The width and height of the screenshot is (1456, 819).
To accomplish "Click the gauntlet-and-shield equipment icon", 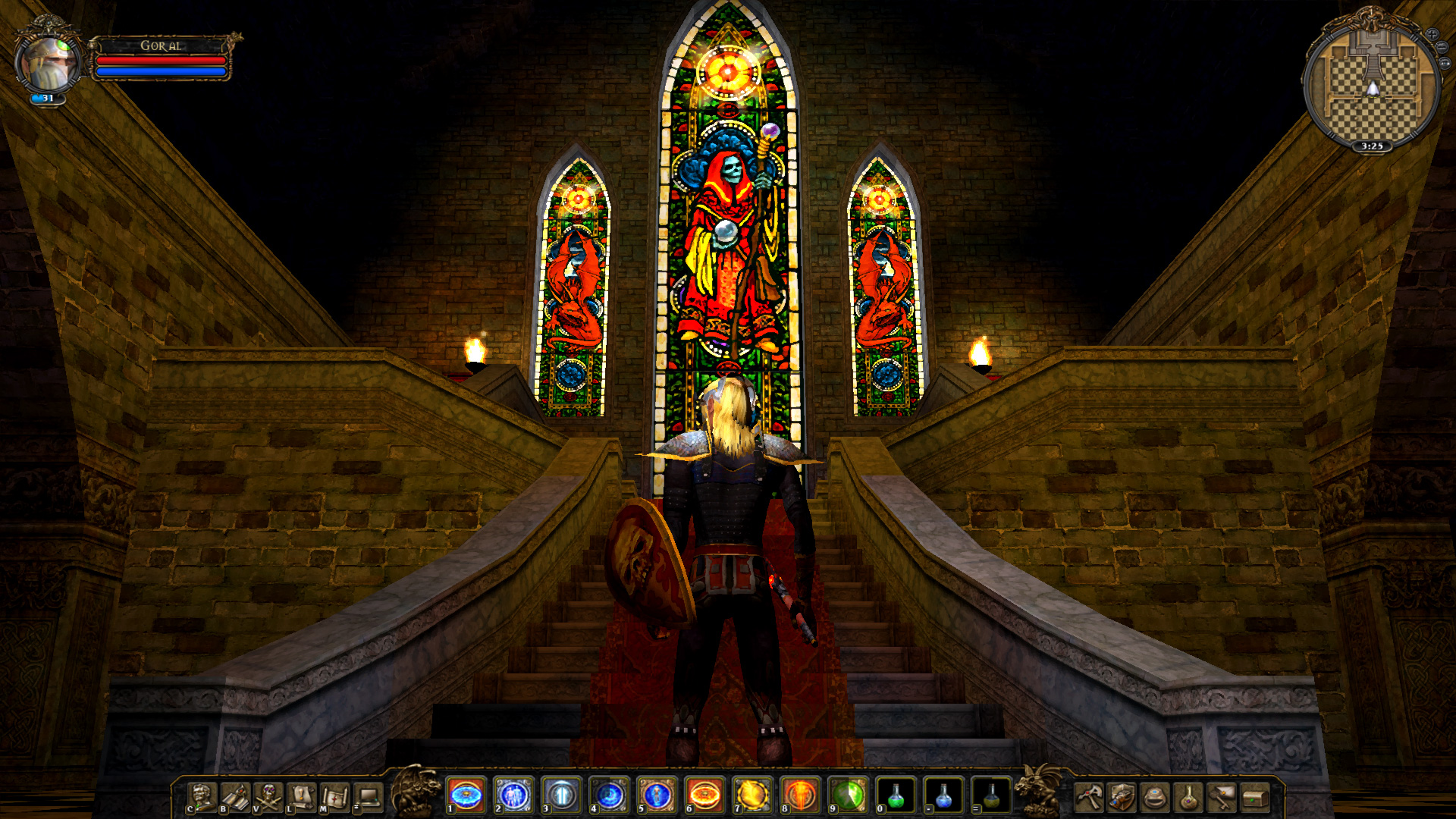I will (1122, 798).
